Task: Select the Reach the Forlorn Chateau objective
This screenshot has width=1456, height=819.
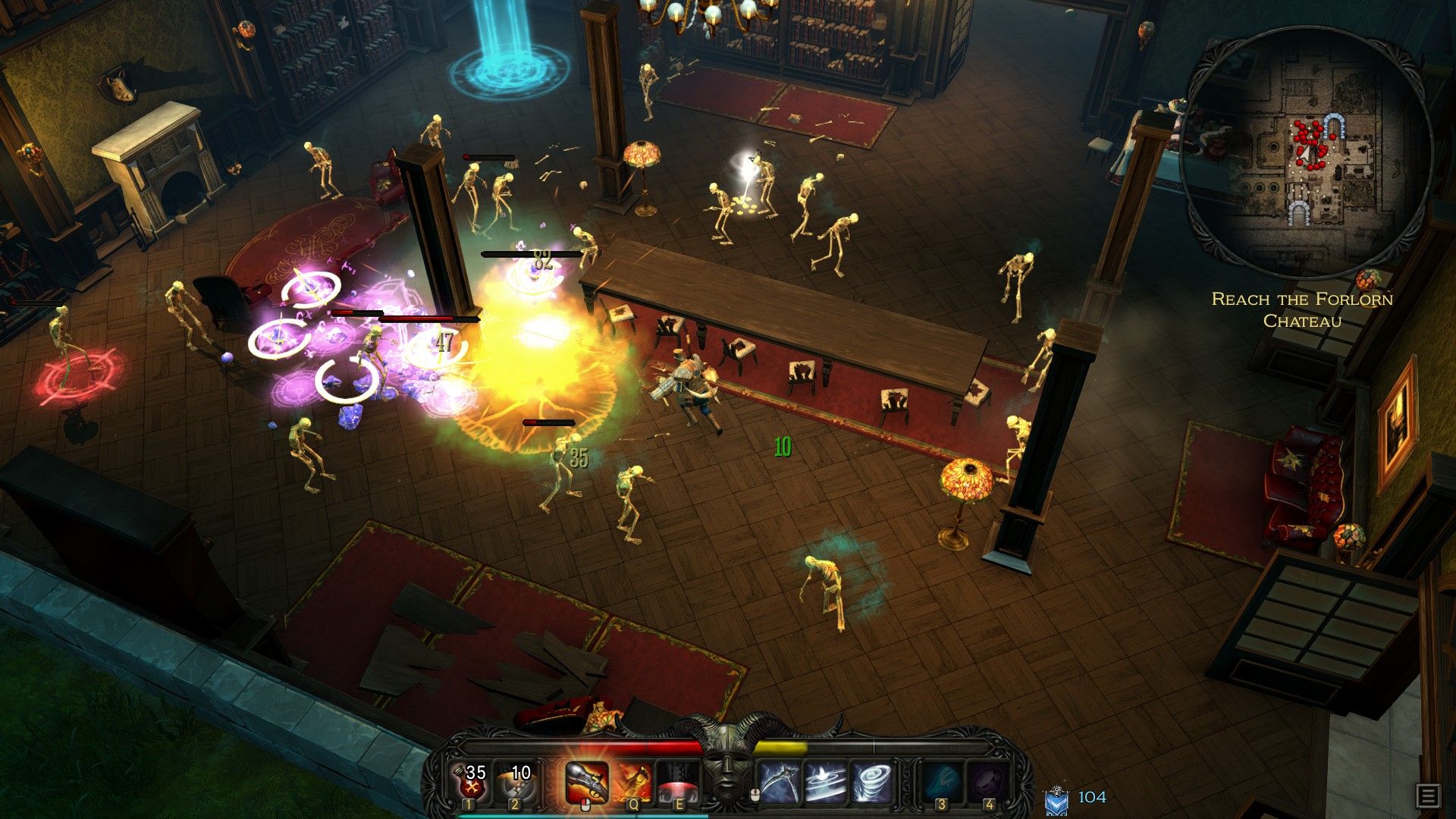Action: pos(1302,309)
